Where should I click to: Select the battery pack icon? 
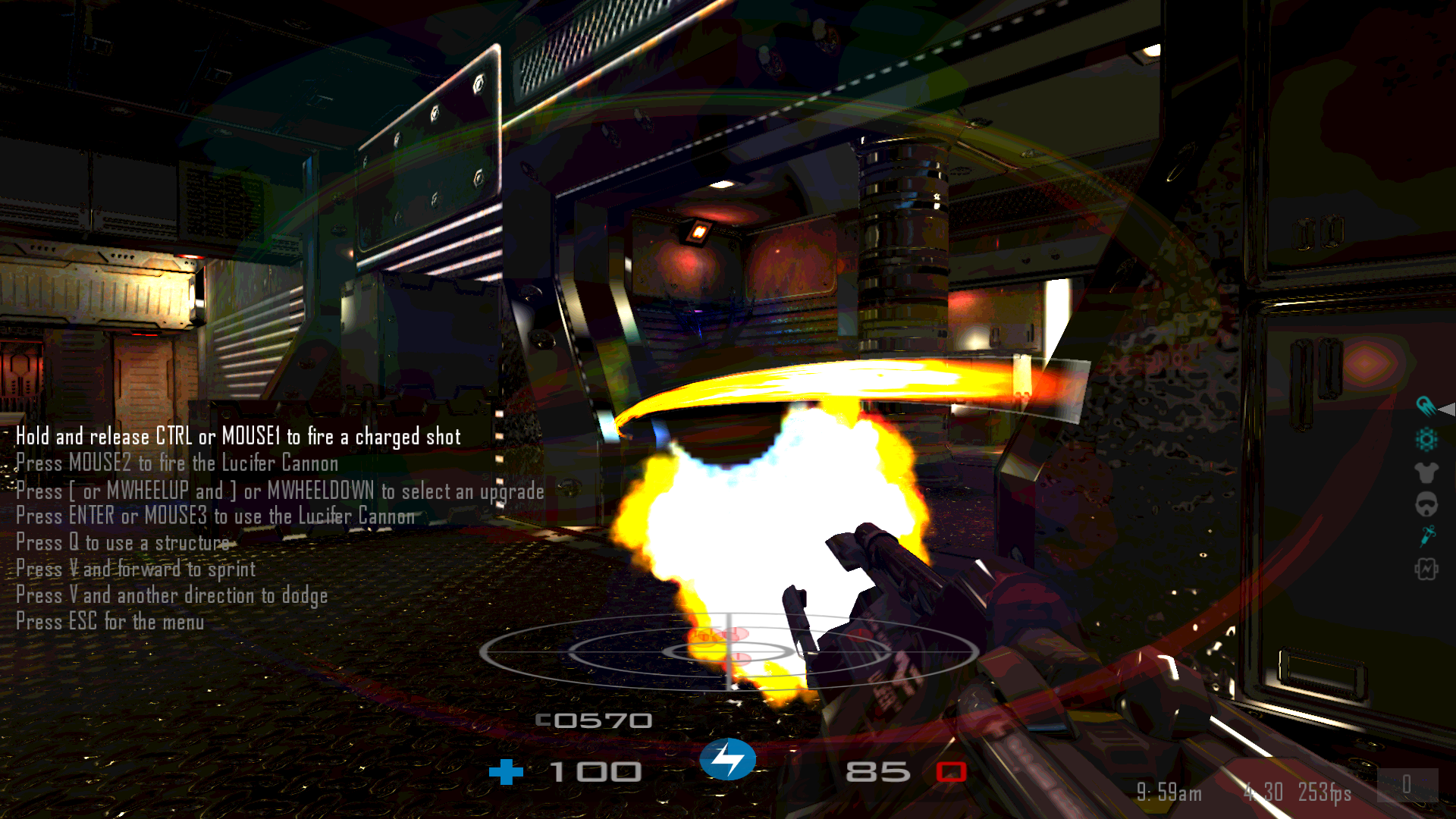coord(1426,569)
